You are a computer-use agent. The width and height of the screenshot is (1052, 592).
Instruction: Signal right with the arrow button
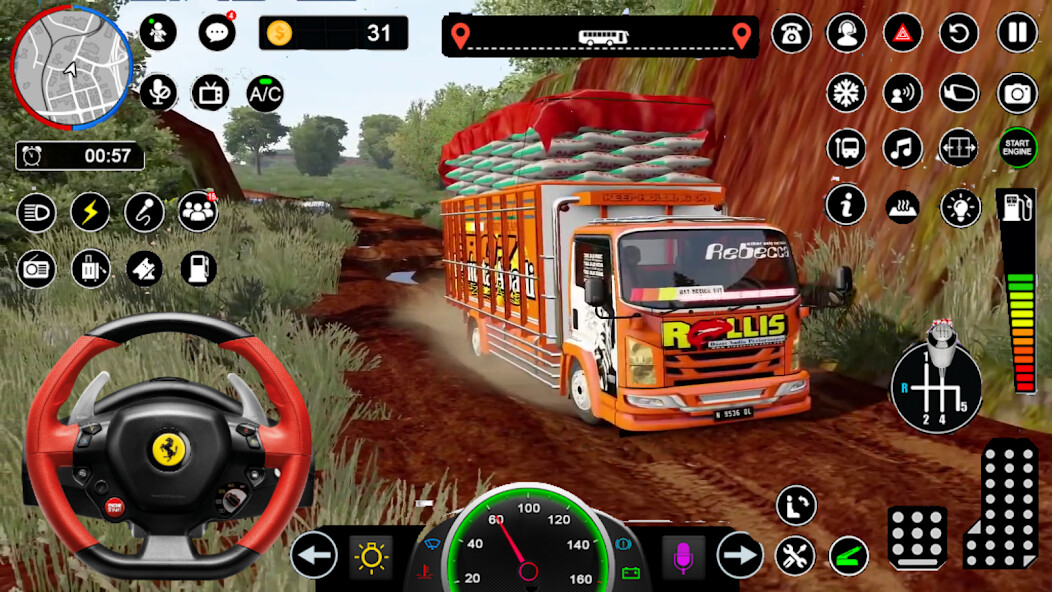(740, 555)
